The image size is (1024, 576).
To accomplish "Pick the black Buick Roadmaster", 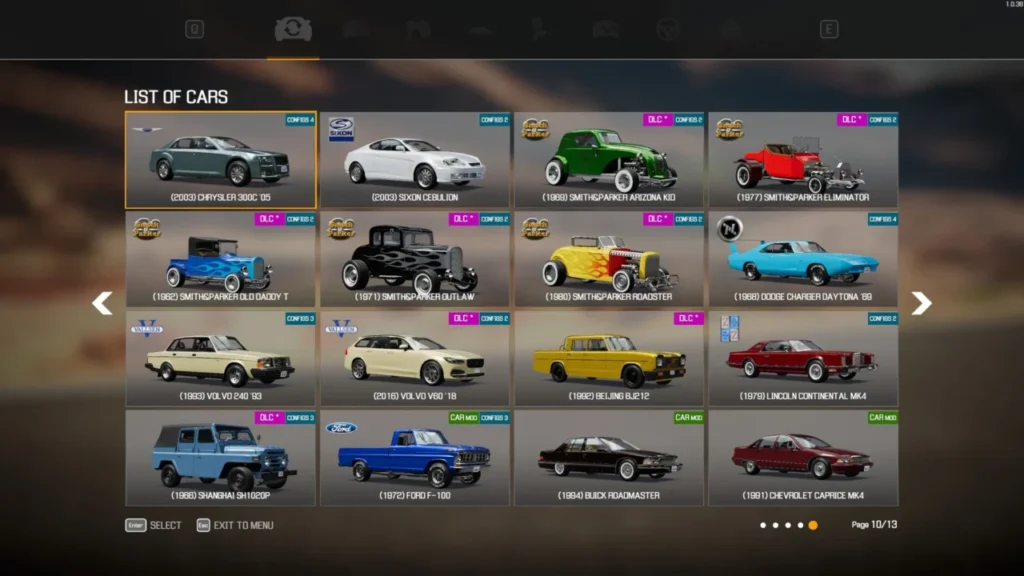I will pos(609,457).
